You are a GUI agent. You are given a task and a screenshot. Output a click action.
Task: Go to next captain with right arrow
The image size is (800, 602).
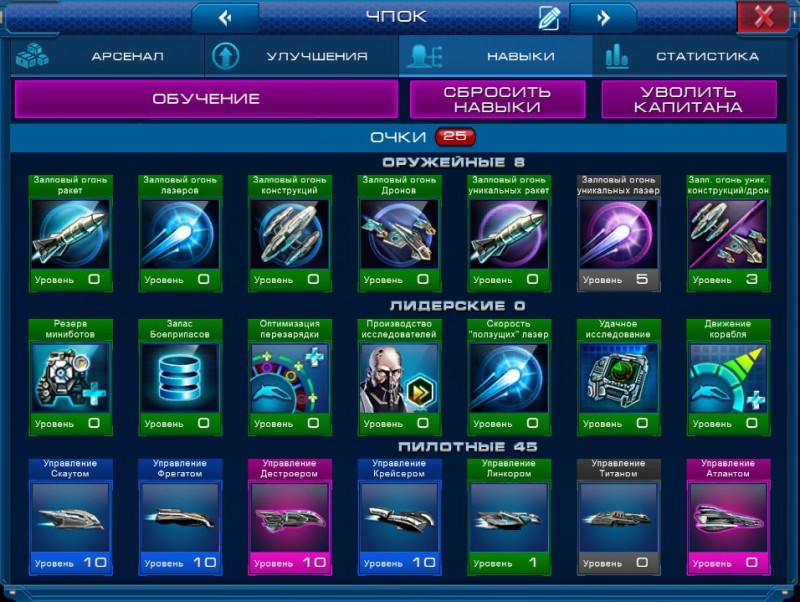pos(603,17)
